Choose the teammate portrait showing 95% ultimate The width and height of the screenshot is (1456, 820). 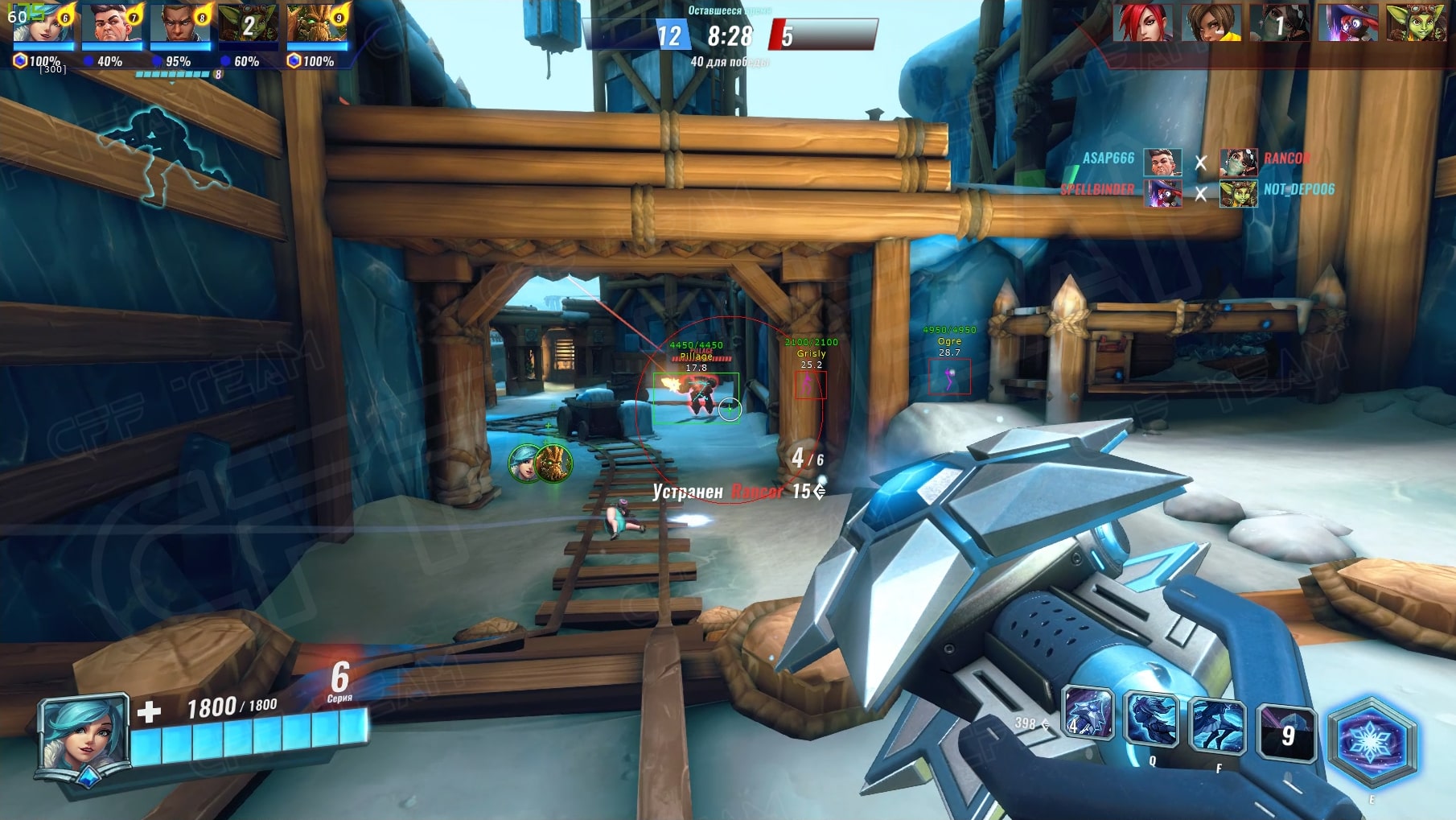click(179, 24)
